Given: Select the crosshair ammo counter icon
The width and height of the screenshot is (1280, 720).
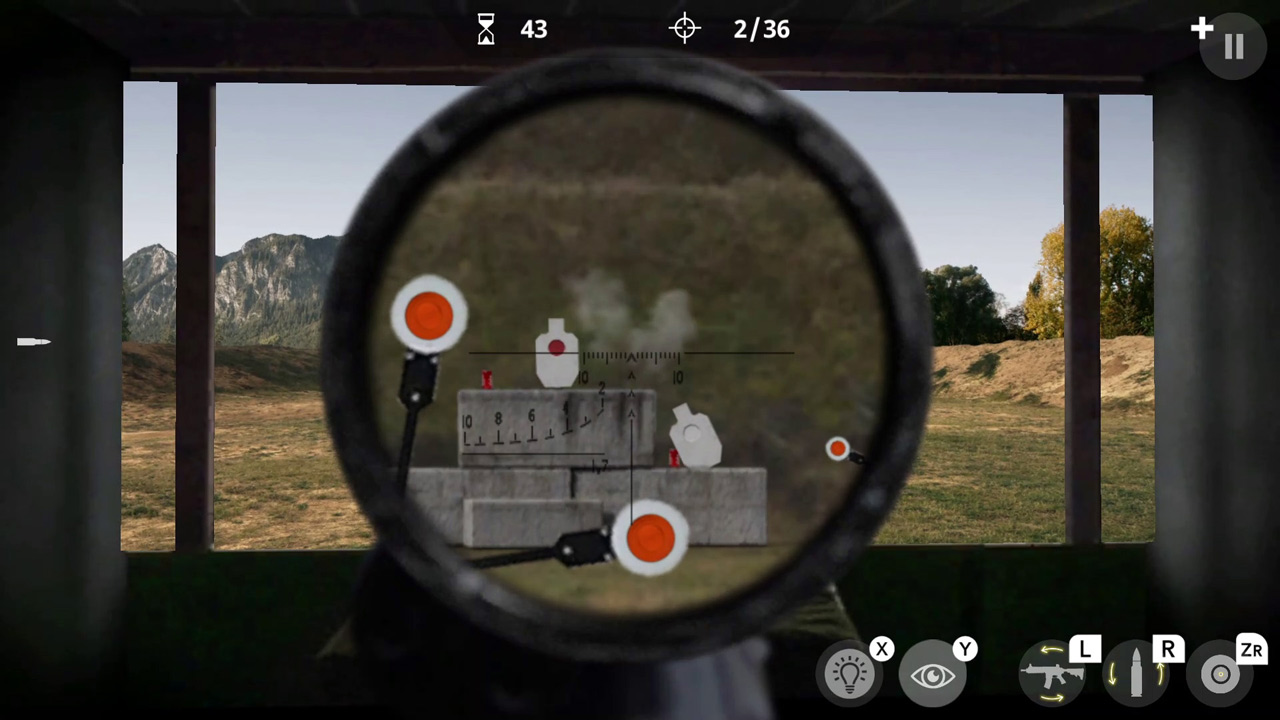Looking at the screenshot, I should point(684,28).
